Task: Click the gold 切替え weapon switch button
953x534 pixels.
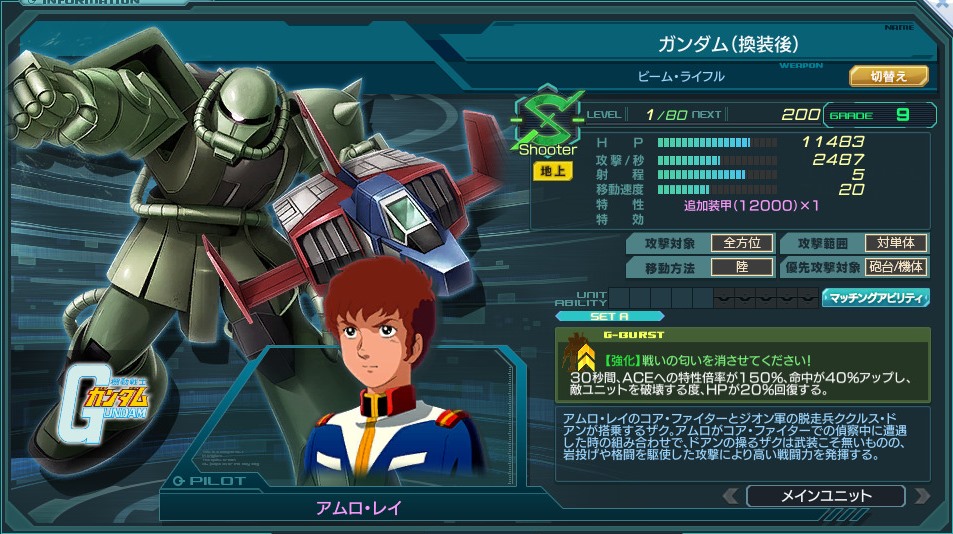Action: [x=888, y=76]
